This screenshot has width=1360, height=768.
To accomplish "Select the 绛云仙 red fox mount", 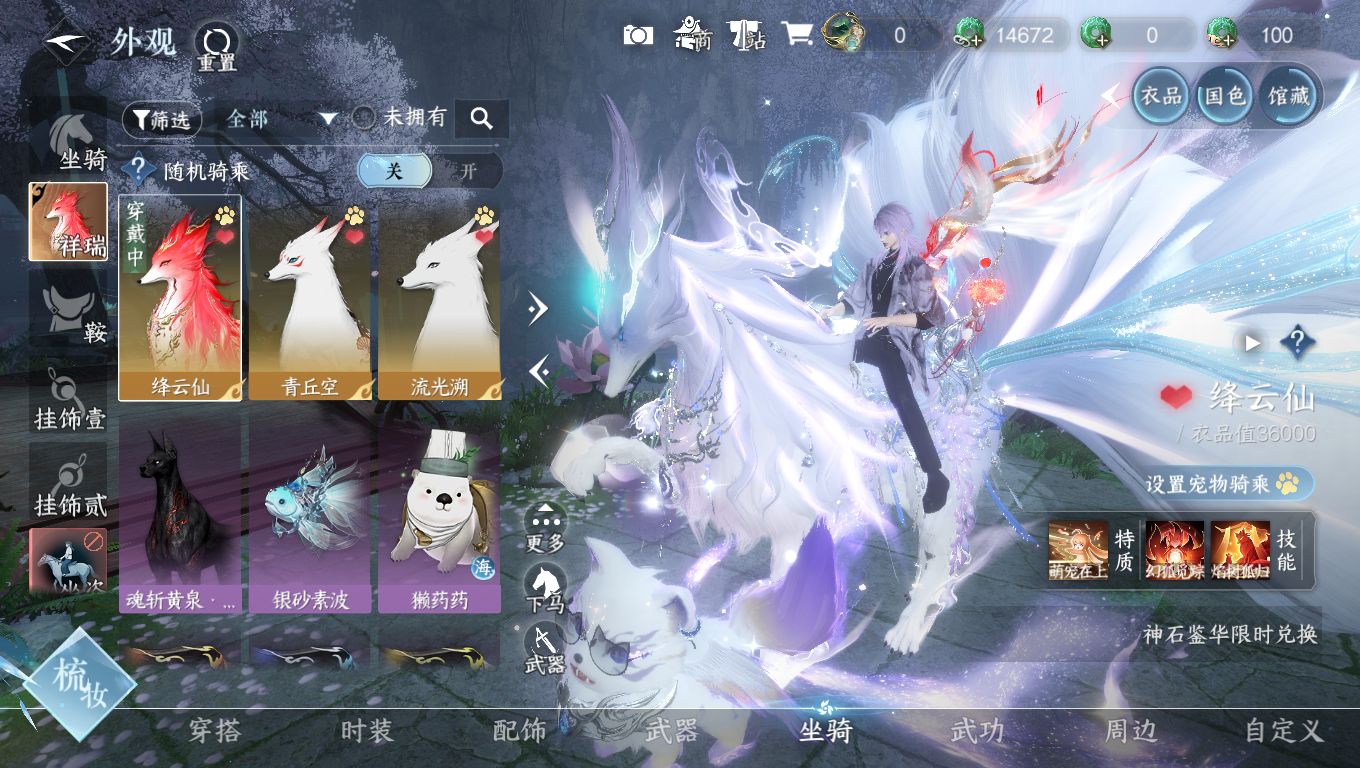I will coord(180,297).
